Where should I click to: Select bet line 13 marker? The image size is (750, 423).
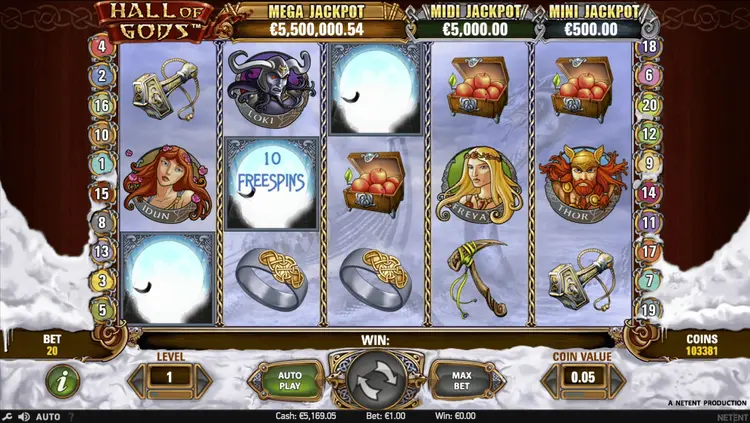102,251
